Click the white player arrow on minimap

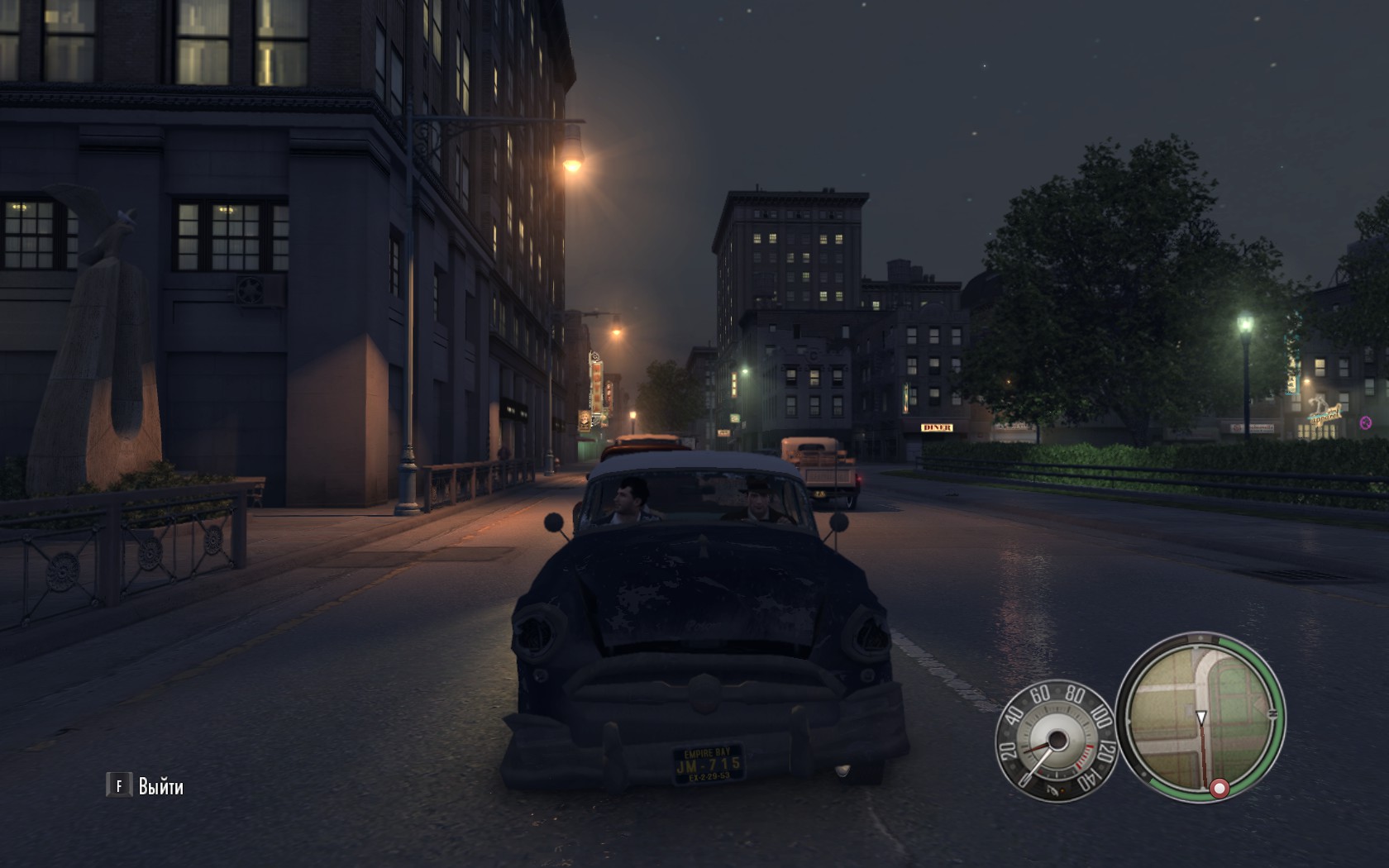pyautogui.click(x=1201, y=717)
